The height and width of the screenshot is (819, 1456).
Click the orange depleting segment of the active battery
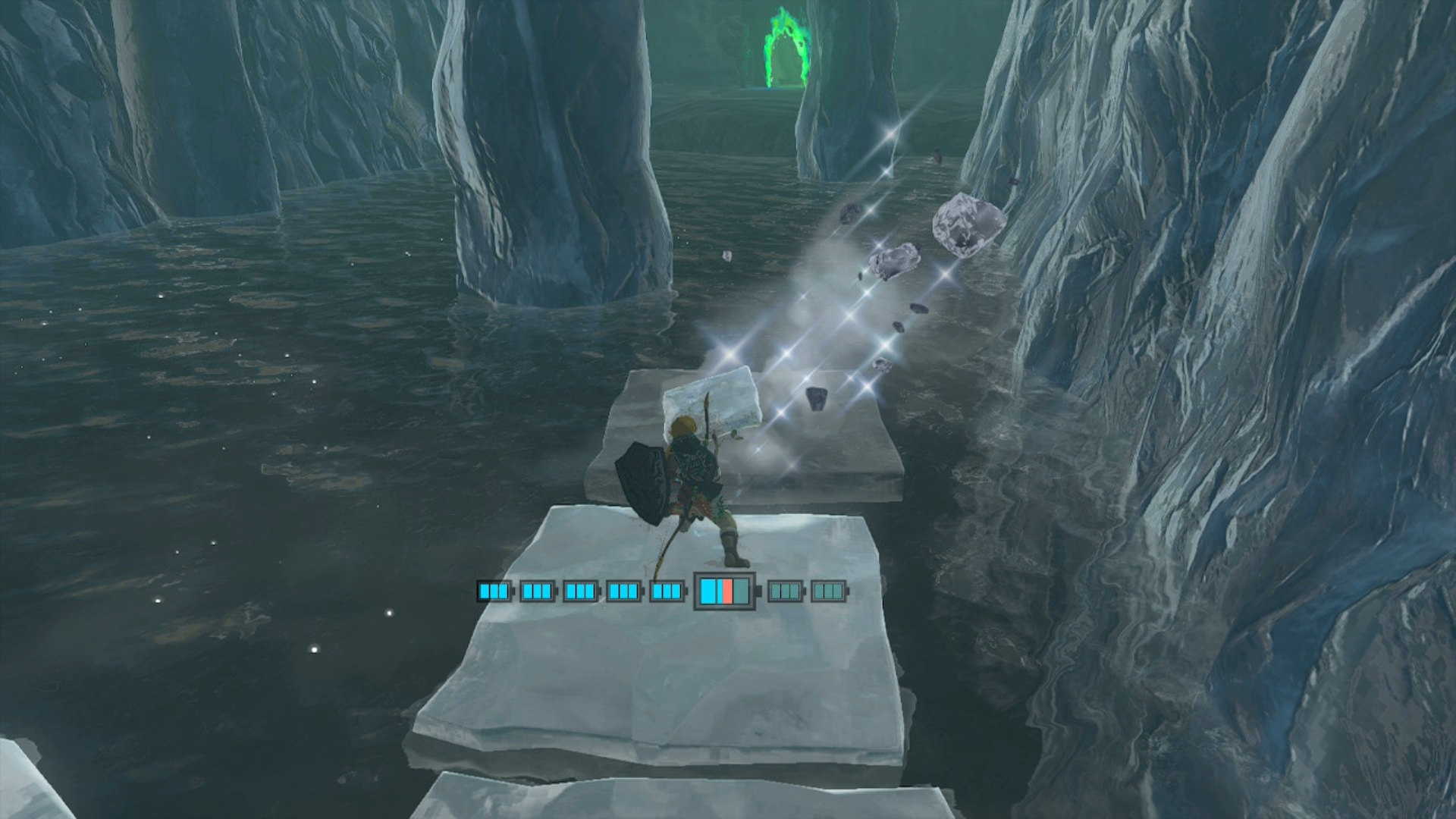(726, 591)
